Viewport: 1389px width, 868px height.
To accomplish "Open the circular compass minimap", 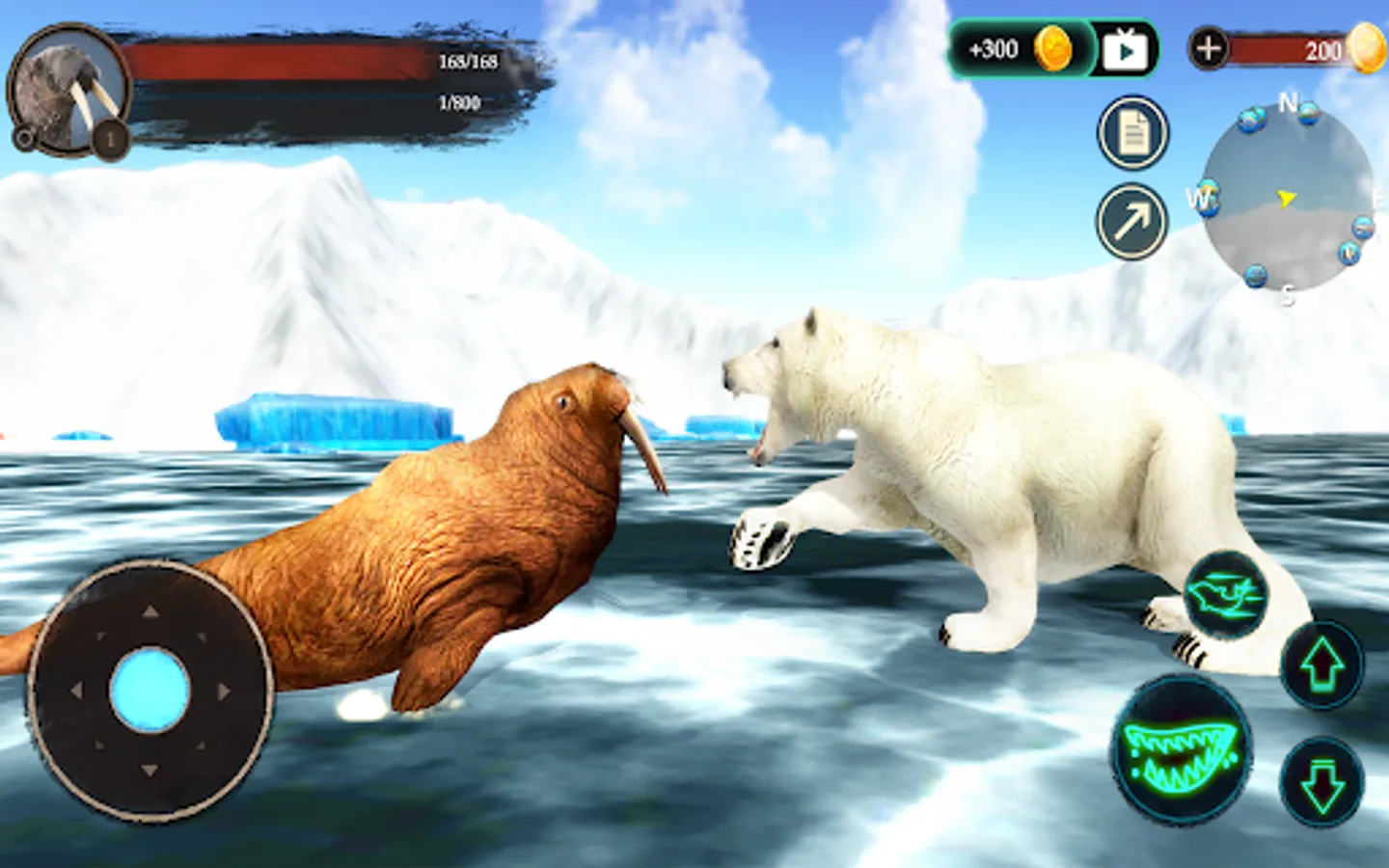I will click(1287, 200).
